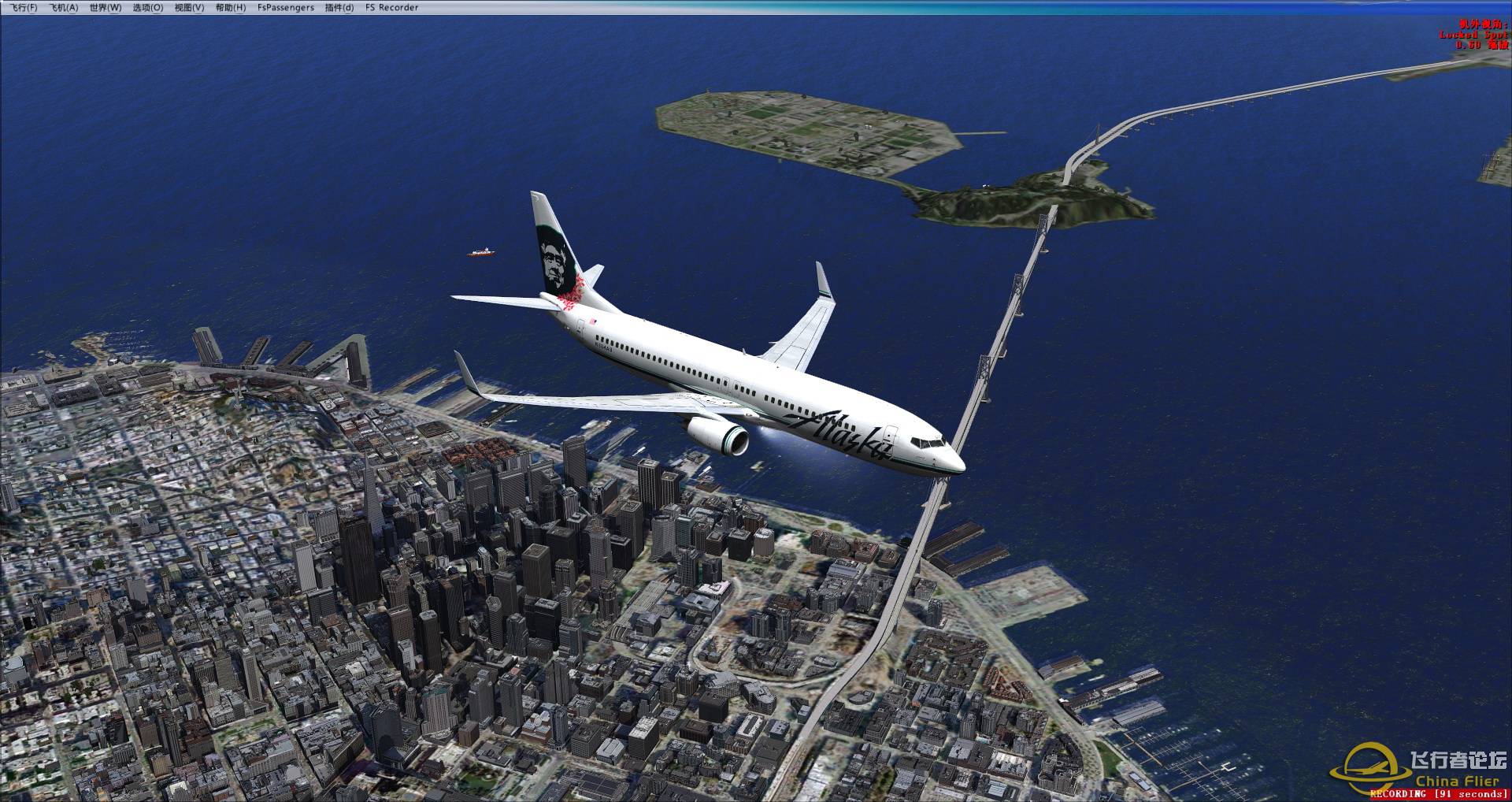This screenshot has width=1512, height=802.
Task: Open the 飞行(F) Flights menu
Action: pos(24,8)
